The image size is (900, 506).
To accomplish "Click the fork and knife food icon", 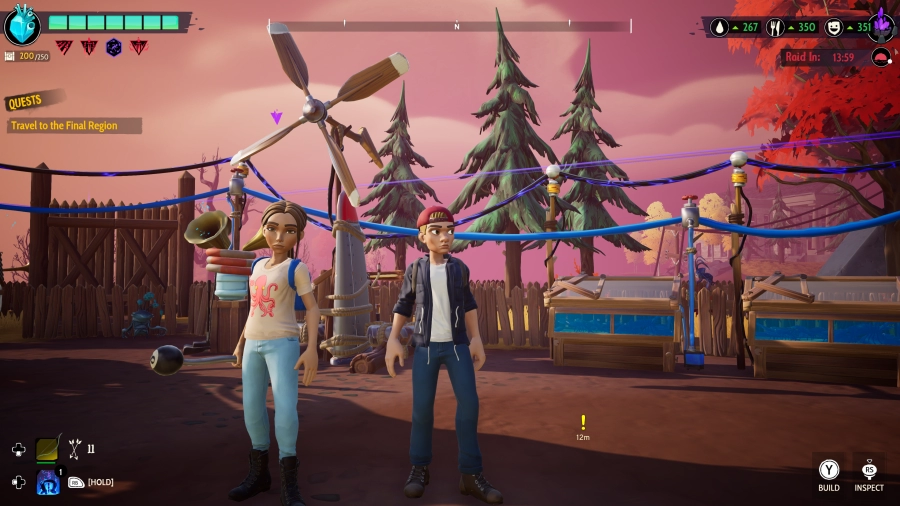I will (x=774, y=28).
